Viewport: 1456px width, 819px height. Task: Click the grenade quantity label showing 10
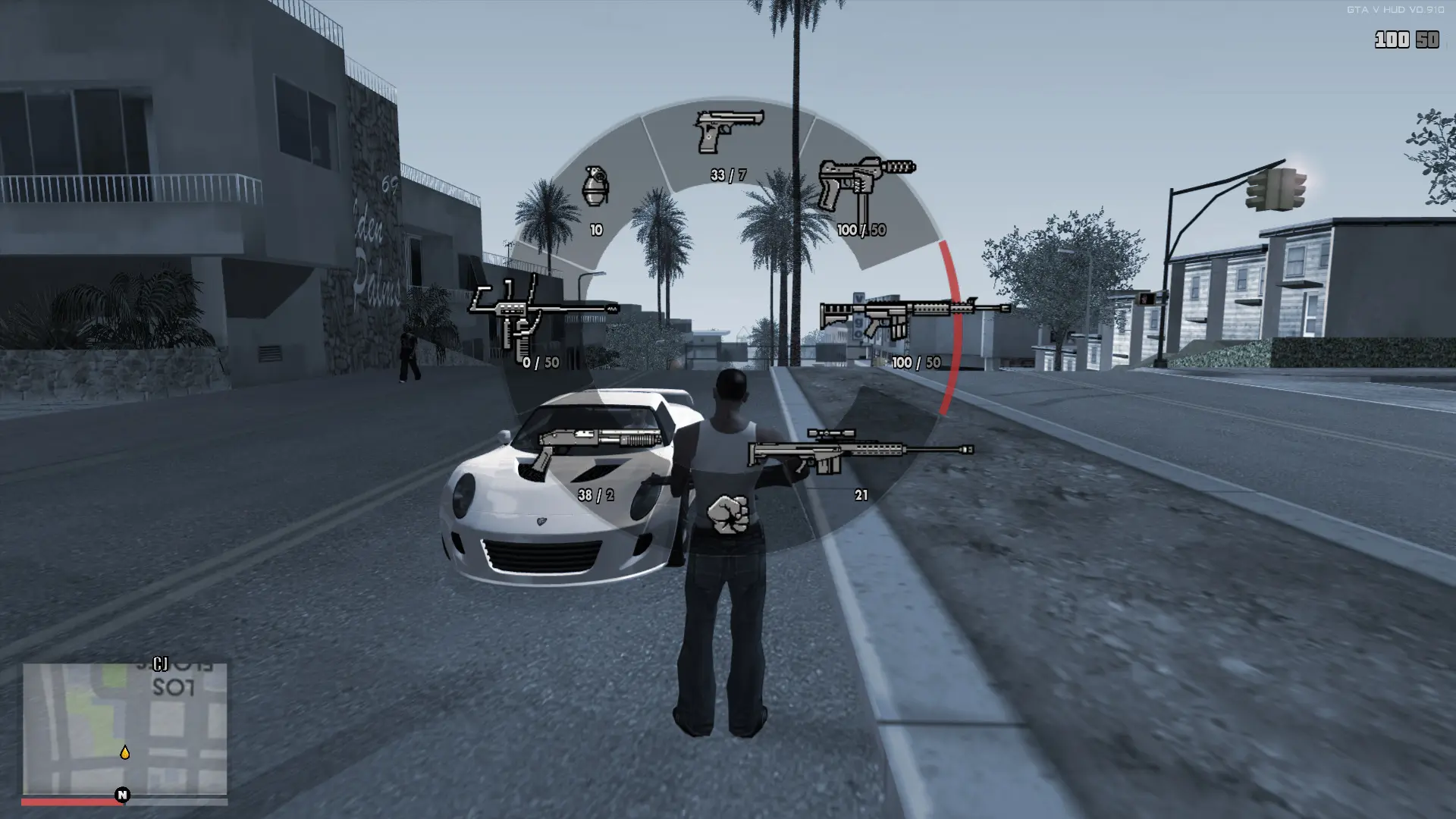pos(595,227)
